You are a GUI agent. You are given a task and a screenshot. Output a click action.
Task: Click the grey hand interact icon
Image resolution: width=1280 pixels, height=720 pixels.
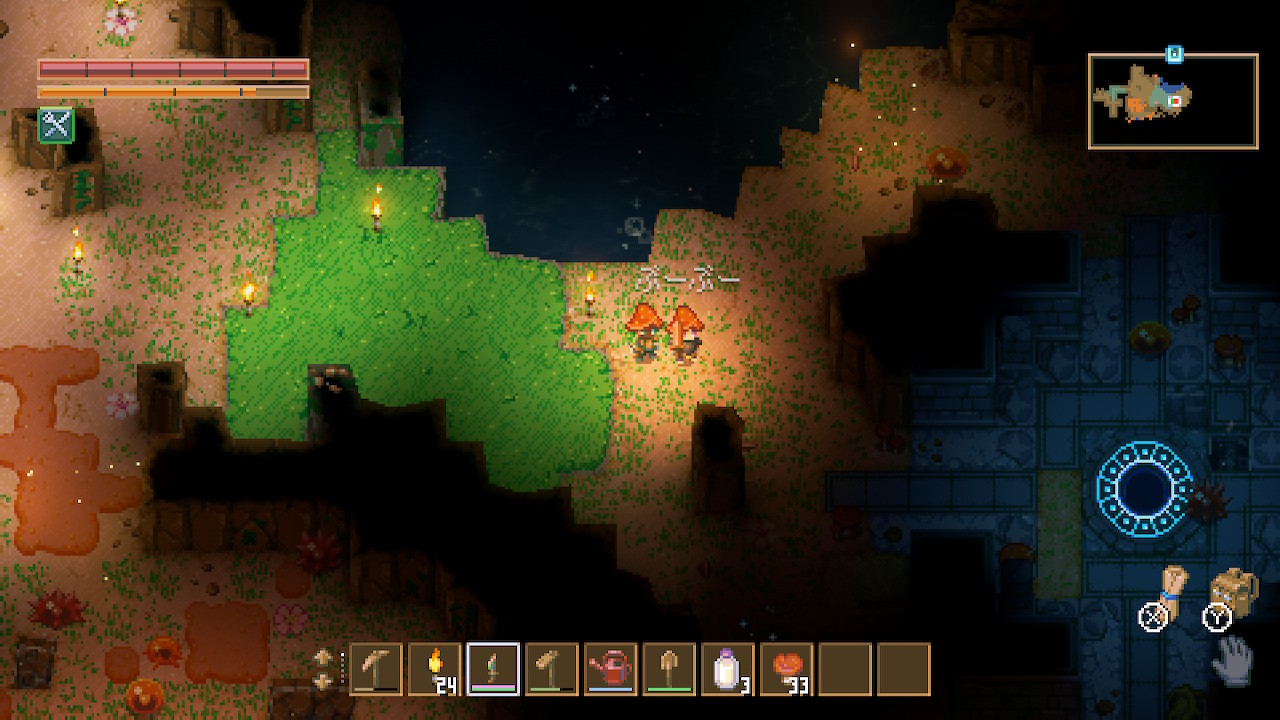[1233, 659]
